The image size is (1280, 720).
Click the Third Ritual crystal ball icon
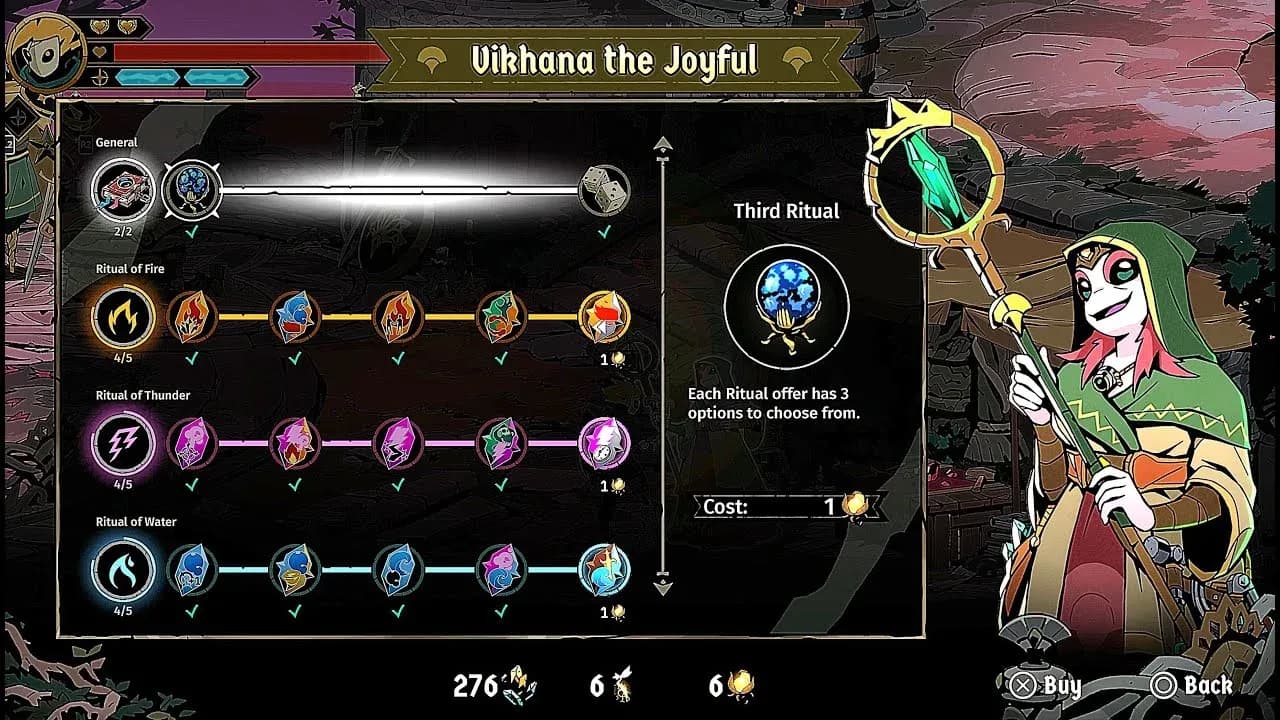point(785,305)
